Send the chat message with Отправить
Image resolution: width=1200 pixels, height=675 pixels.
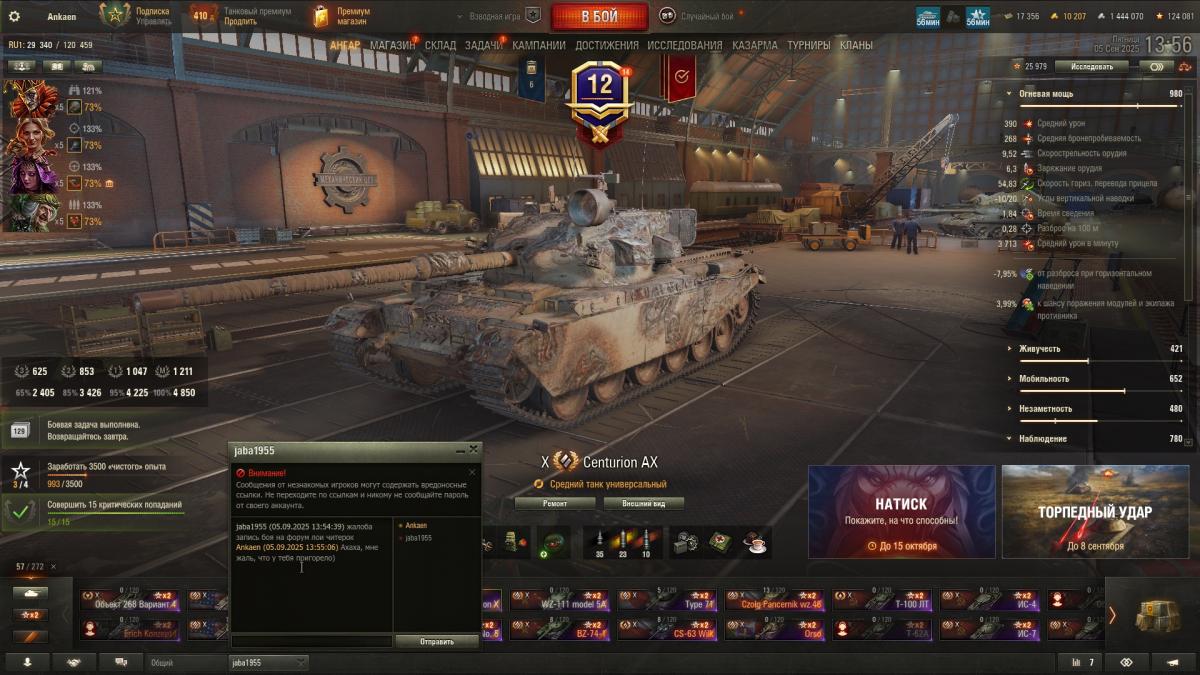[437, 642]
